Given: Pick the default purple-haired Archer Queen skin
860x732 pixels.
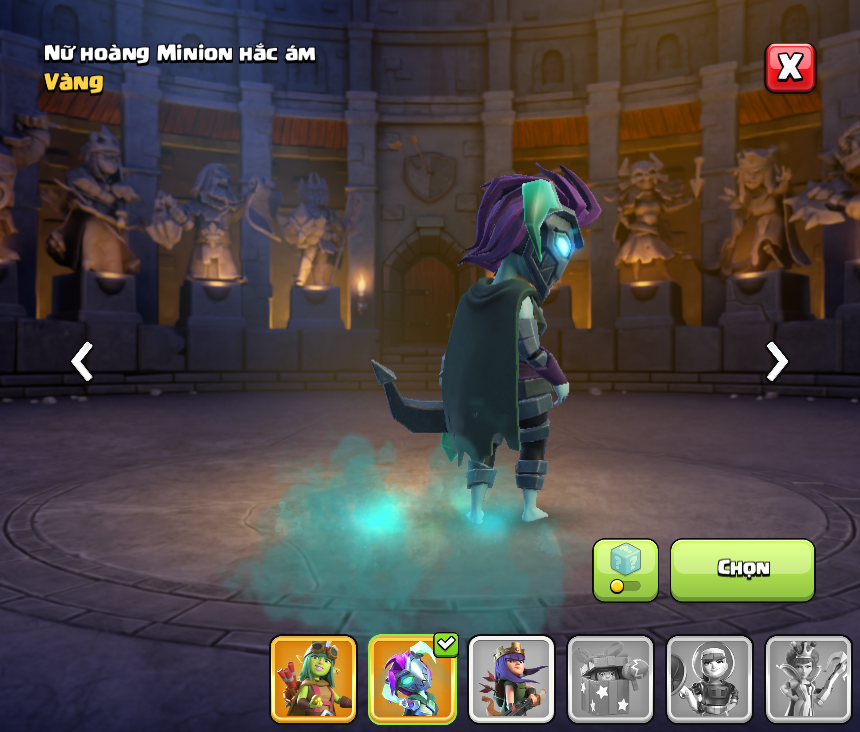Looking at the screenshot, I should point(511,679).
